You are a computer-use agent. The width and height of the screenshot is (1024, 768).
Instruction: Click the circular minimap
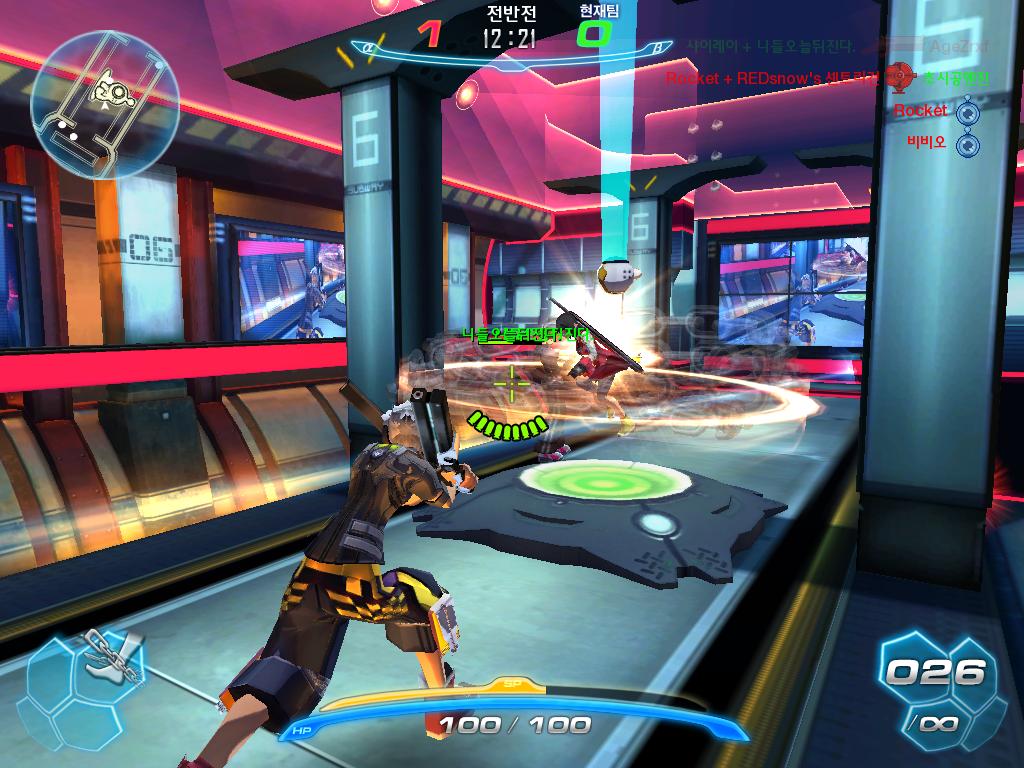[105, 103]
